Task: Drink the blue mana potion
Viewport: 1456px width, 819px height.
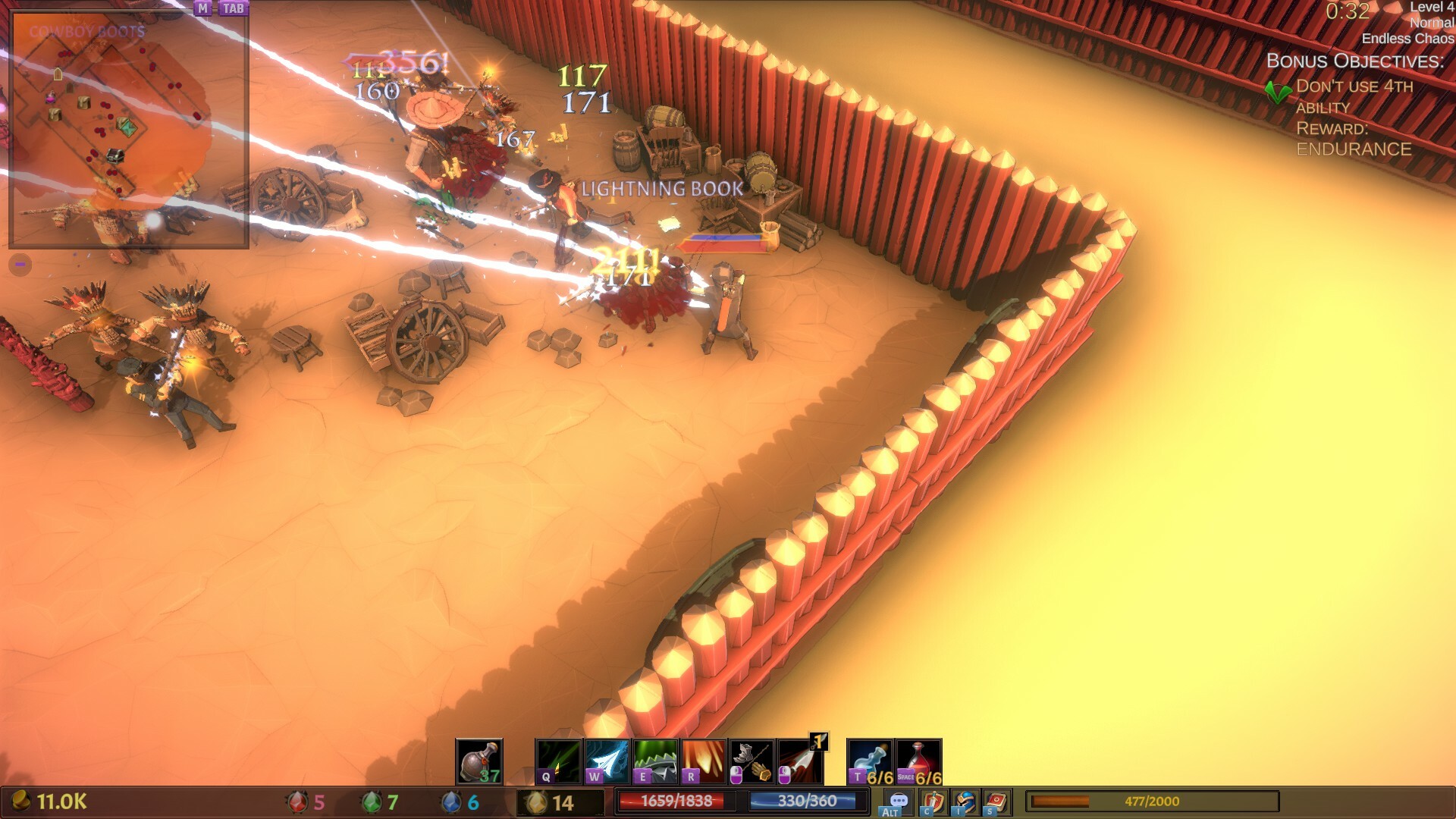Action: coord(871,761)
